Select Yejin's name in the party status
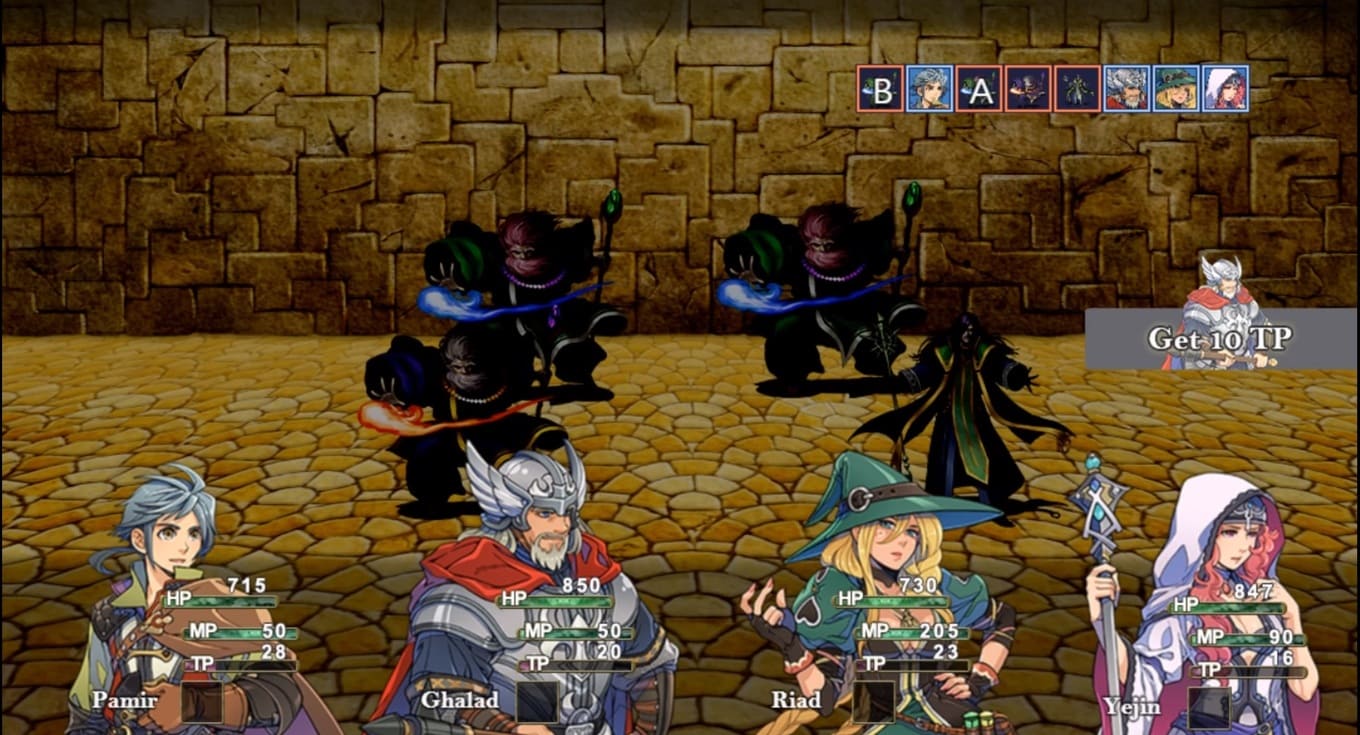1360x735 pixels. 1132,706
